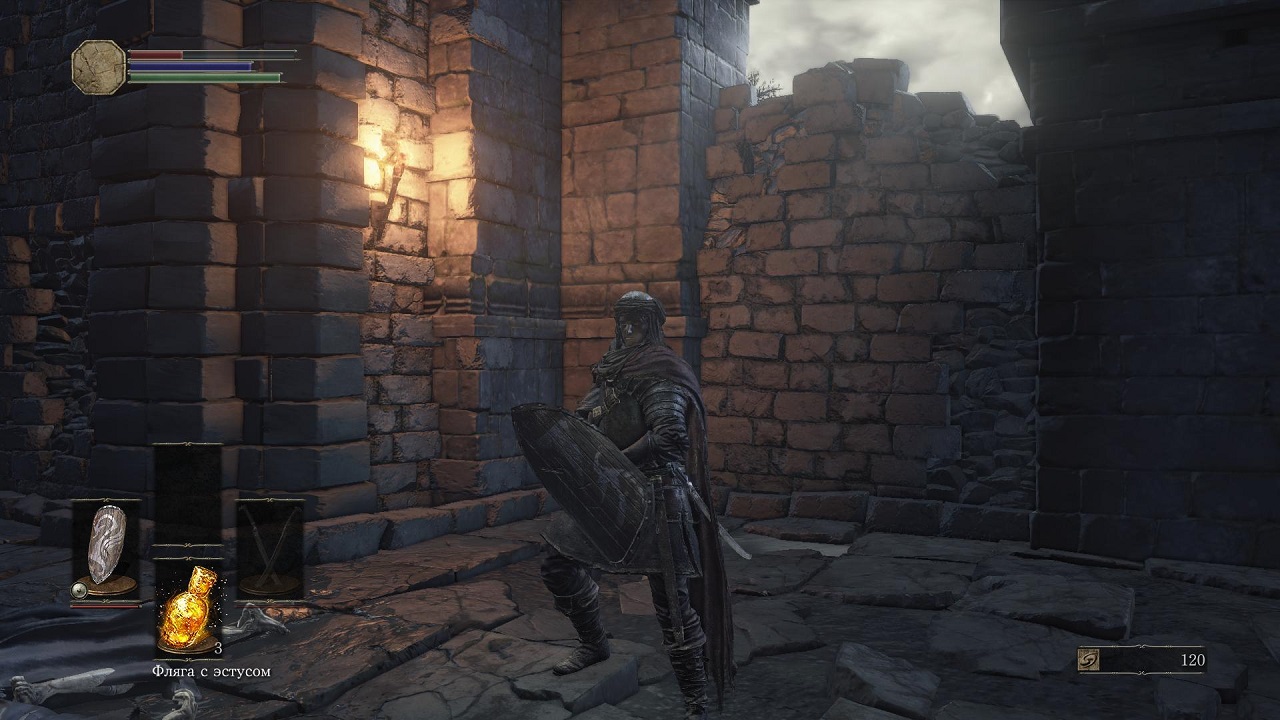Image resolution: width=1280 pixels, height=720 pixels.
Task: Select the right-hand crossed swords slot
Action: tap(269, 548)
